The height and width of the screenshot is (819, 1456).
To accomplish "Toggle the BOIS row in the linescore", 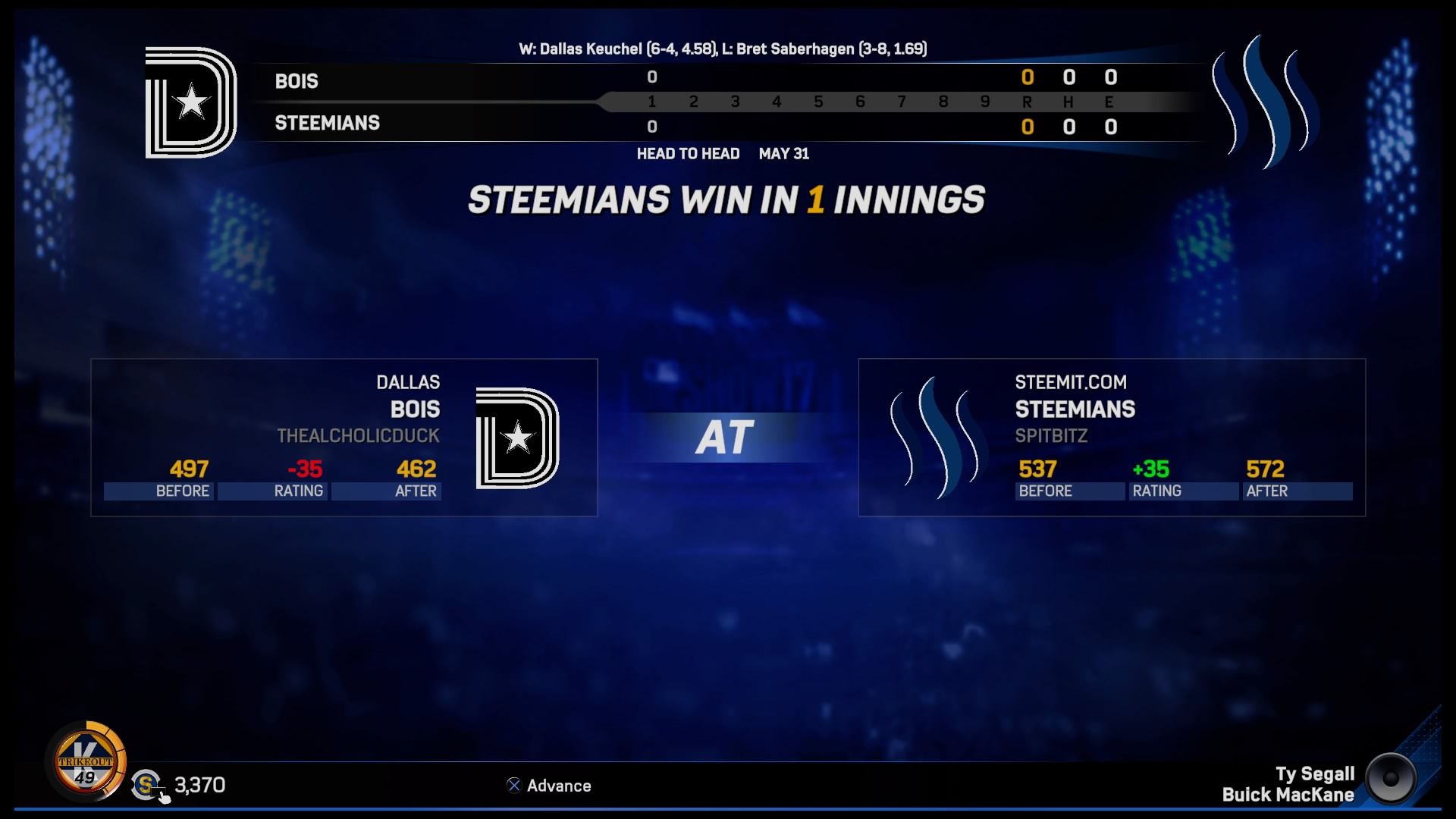I will [296, 81].
